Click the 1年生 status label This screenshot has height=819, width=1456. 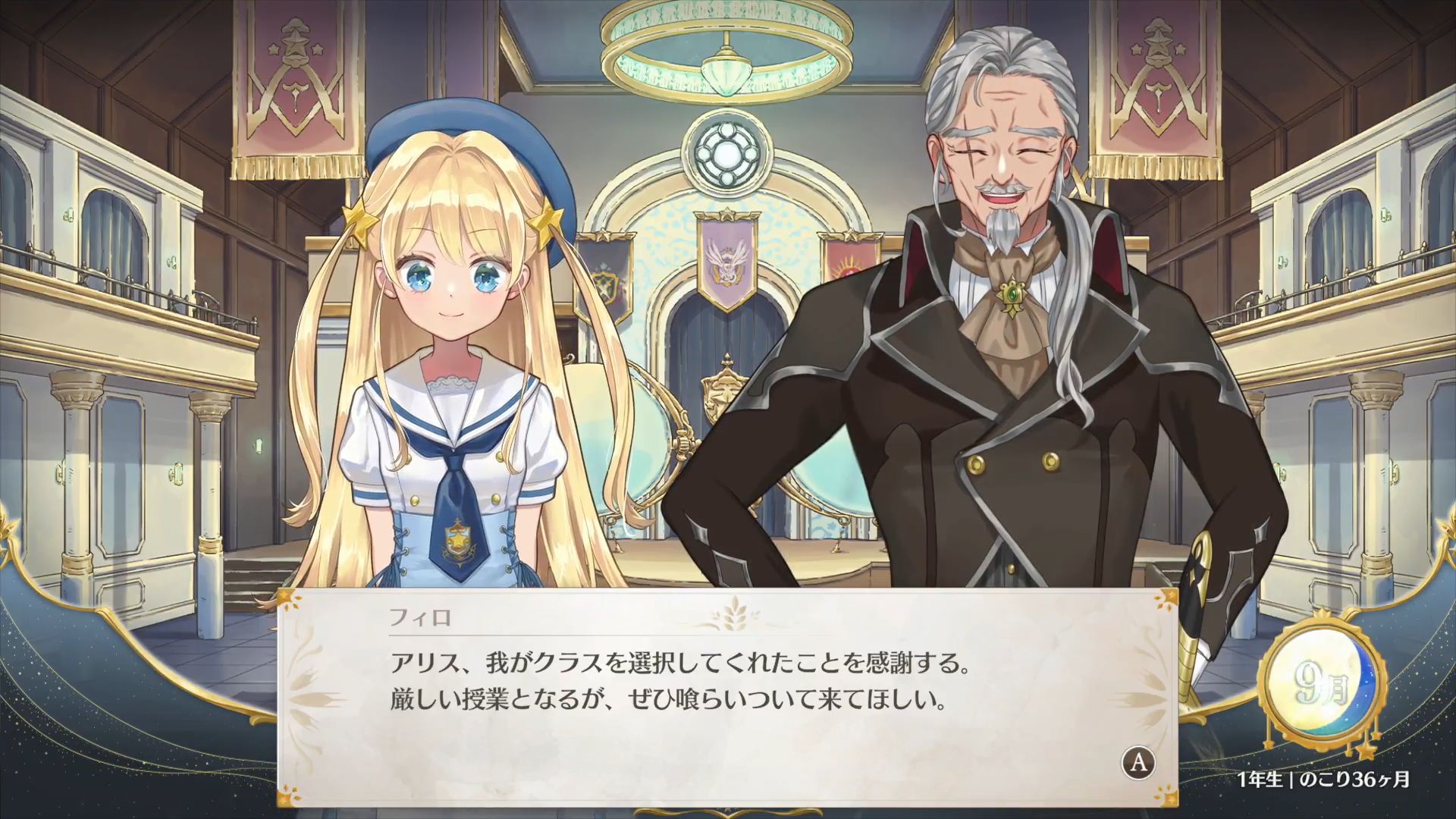tap(1260, 779)
